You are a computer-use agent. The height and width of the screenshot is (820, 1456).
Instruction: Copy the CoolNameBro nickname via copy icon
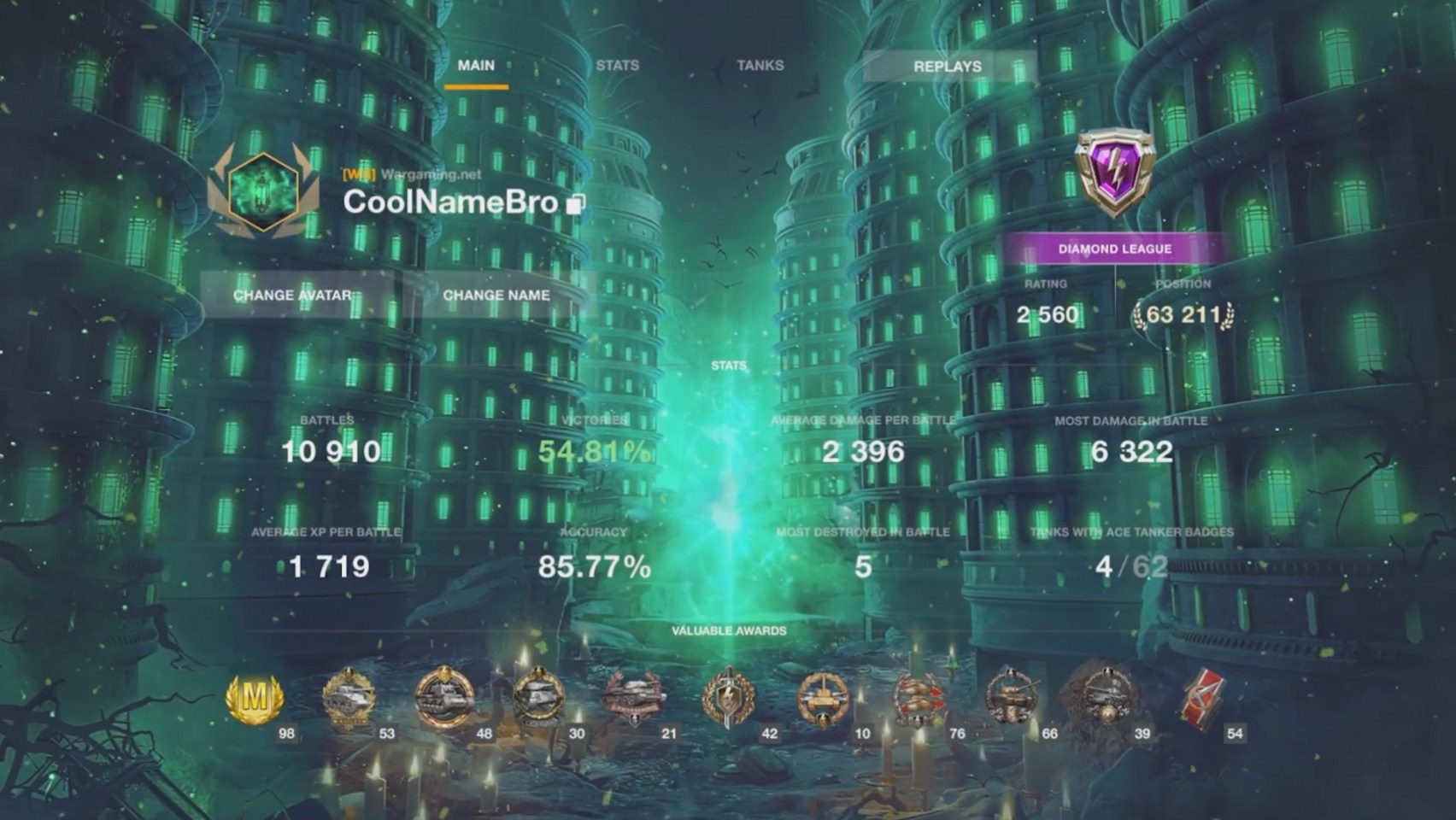[x=576, y=204]
